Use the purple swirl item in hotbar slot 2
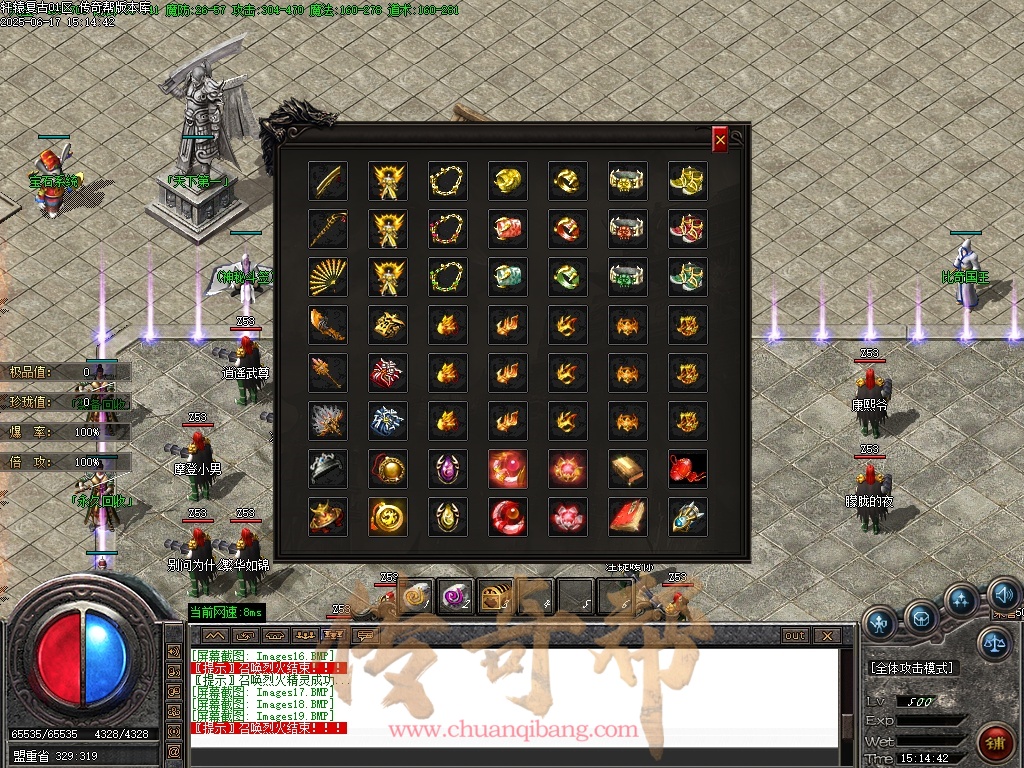 [x=457, y=597]
